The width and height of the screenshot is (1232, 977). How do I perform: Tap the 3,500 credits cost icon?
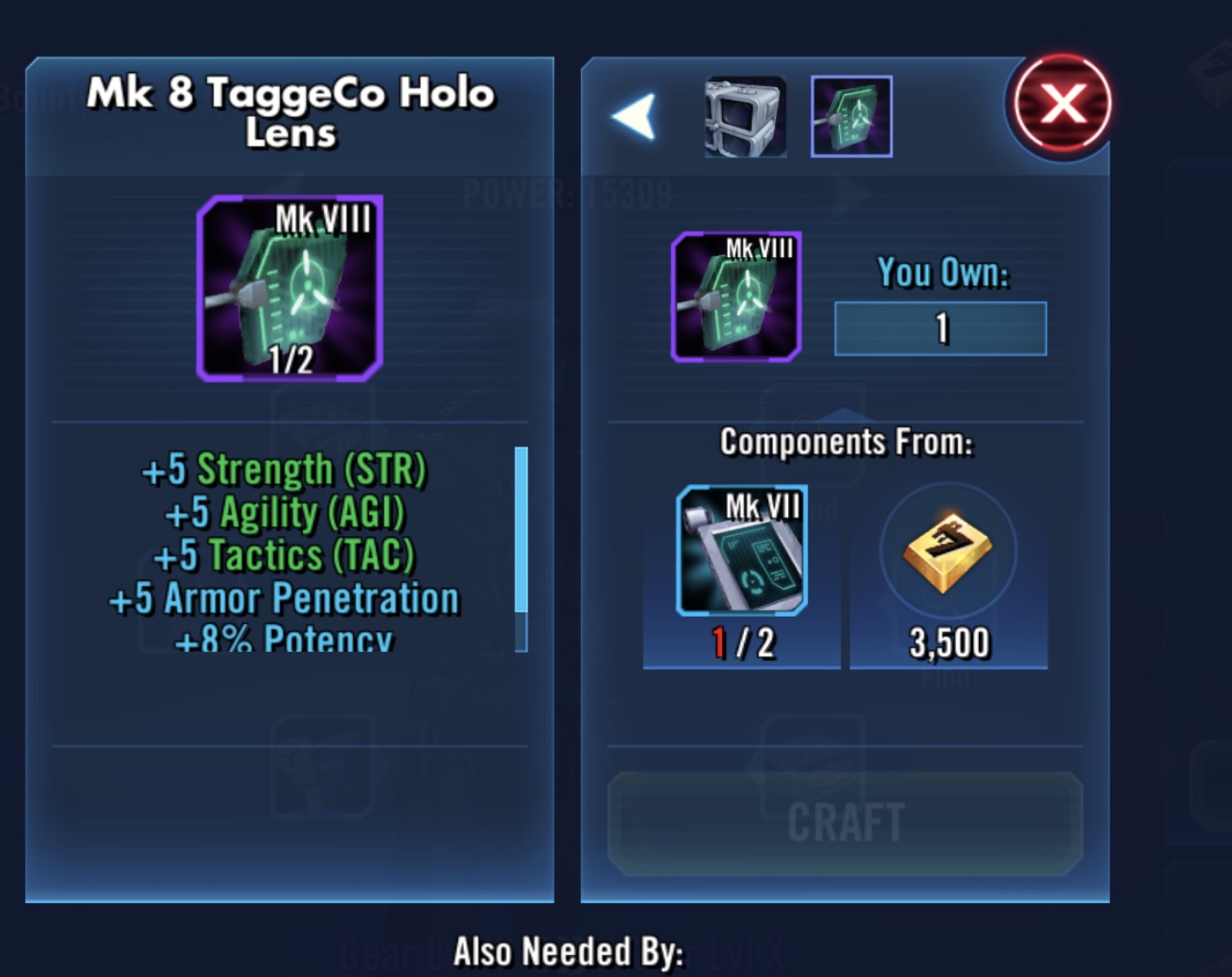(948, 553)
